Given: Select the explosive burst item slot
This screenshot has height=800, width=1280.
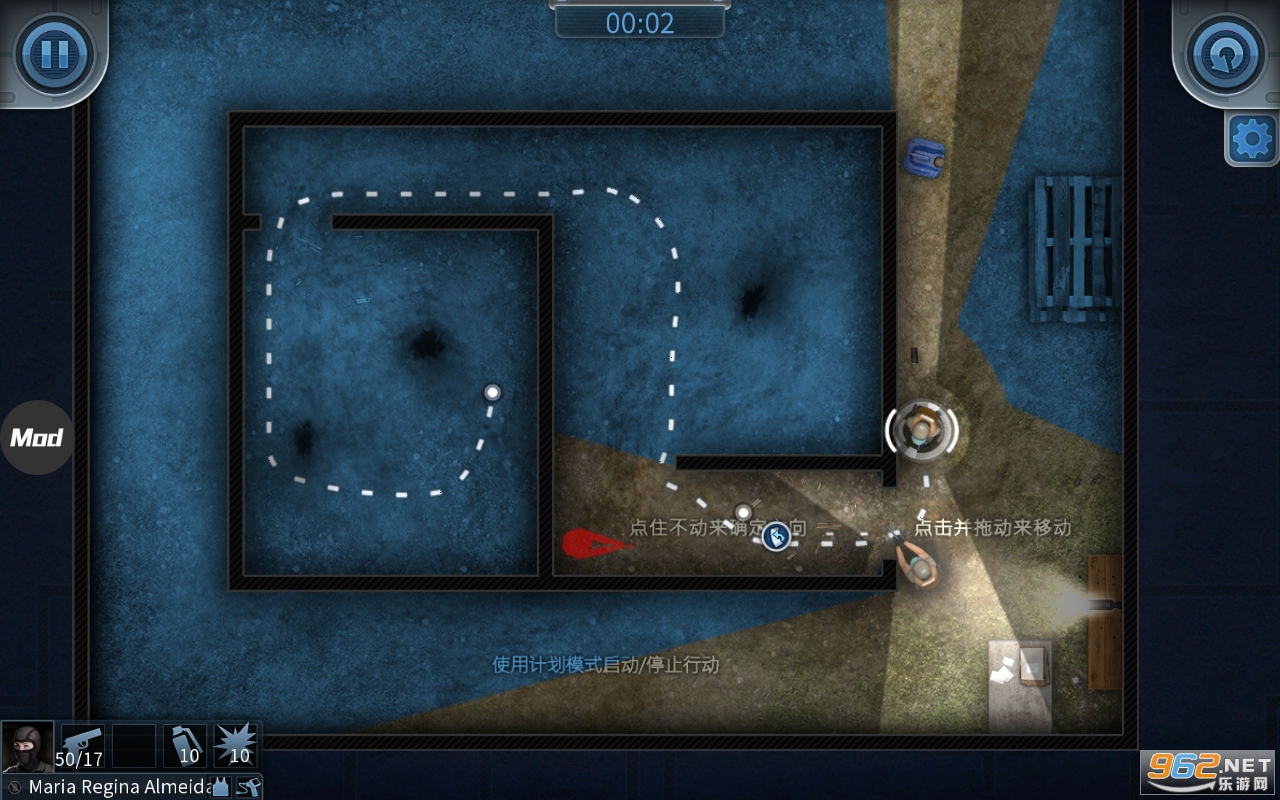Looking at the screenshot, I should 236,746.
